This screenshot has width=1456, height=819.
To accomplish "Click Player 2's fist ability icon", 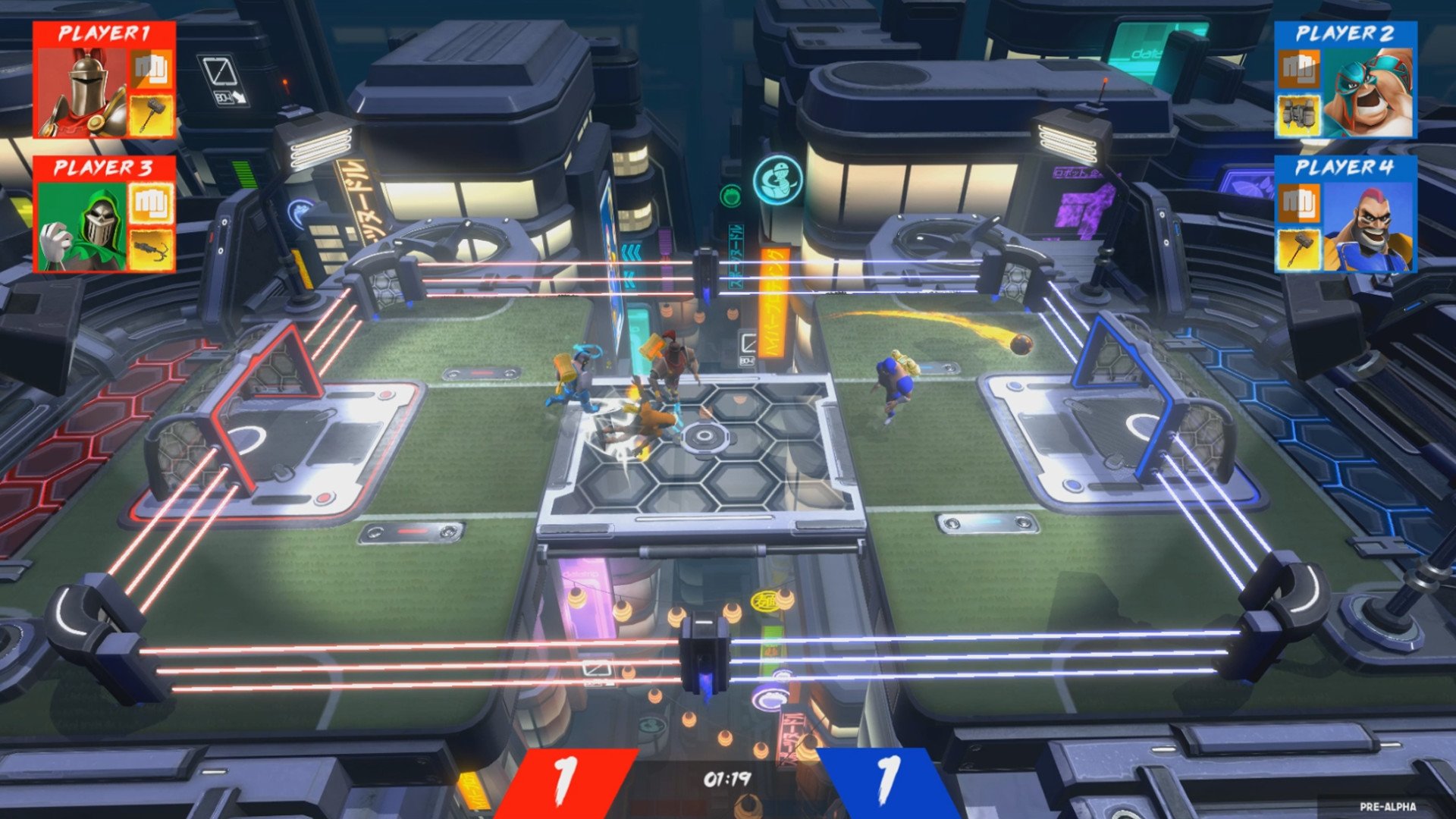I will coord(1298,70).
